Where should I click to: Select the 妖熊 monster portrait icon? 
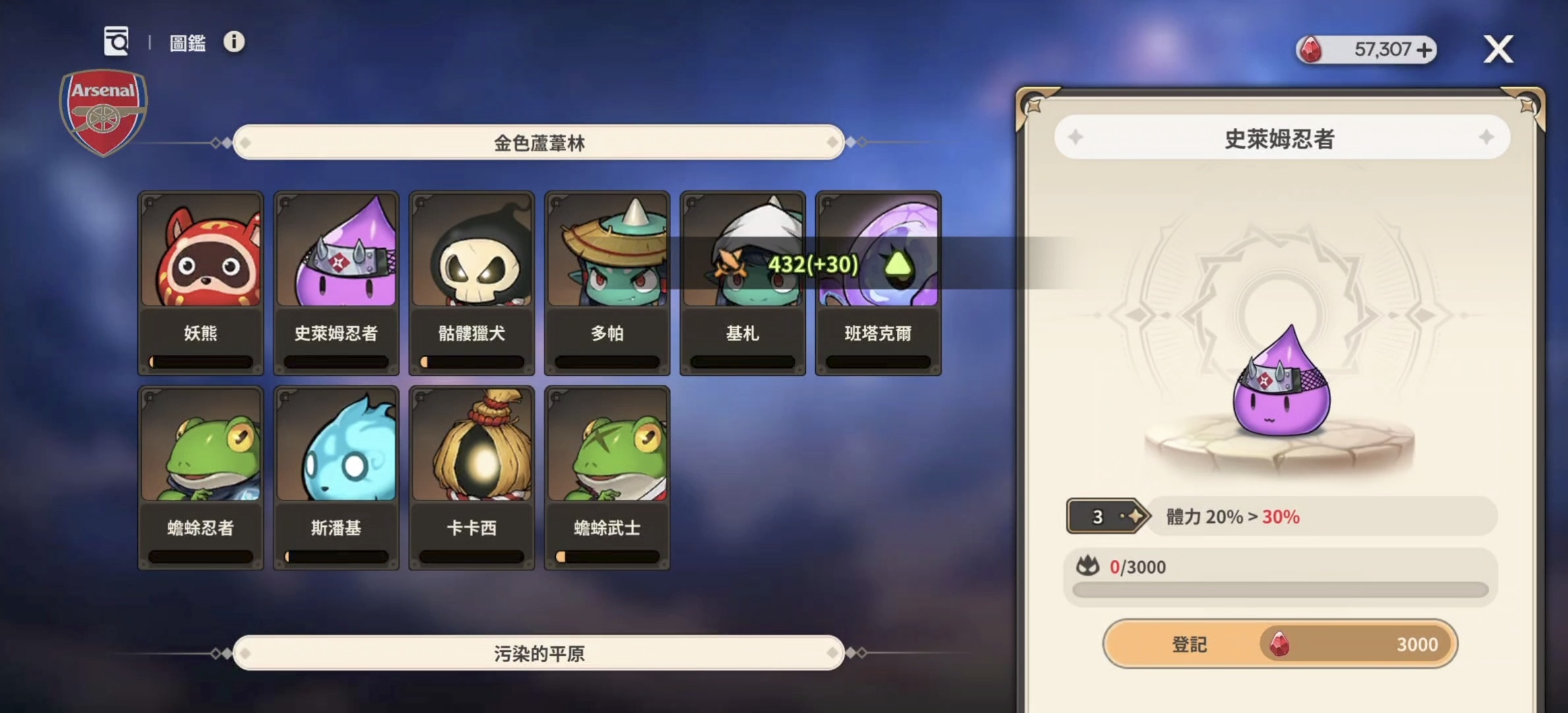point(200,253)
